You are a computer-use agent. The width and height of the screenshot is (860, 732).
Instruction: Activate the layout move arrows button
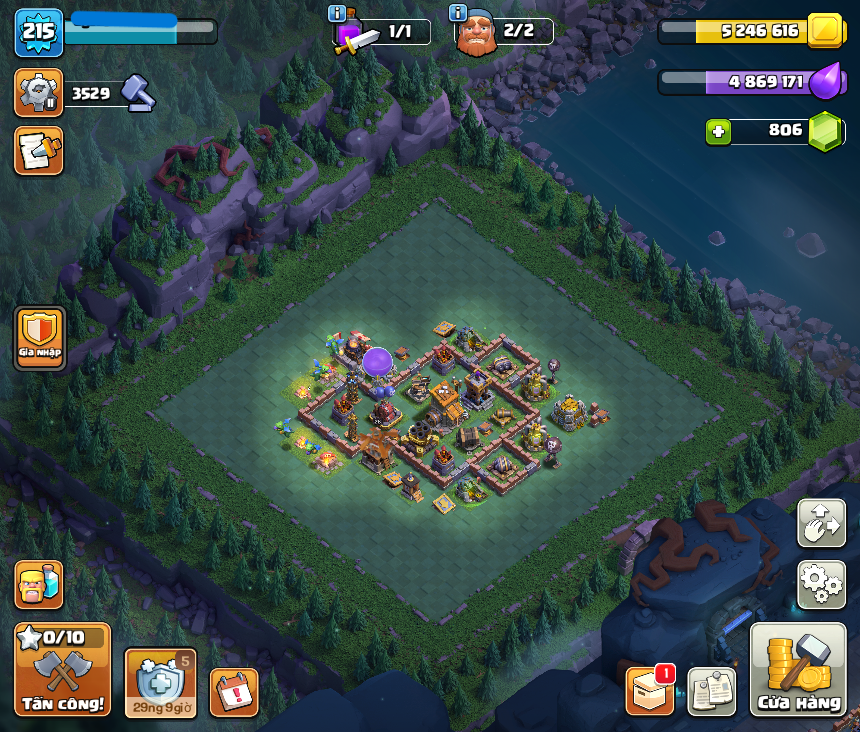tap(821, 523)
